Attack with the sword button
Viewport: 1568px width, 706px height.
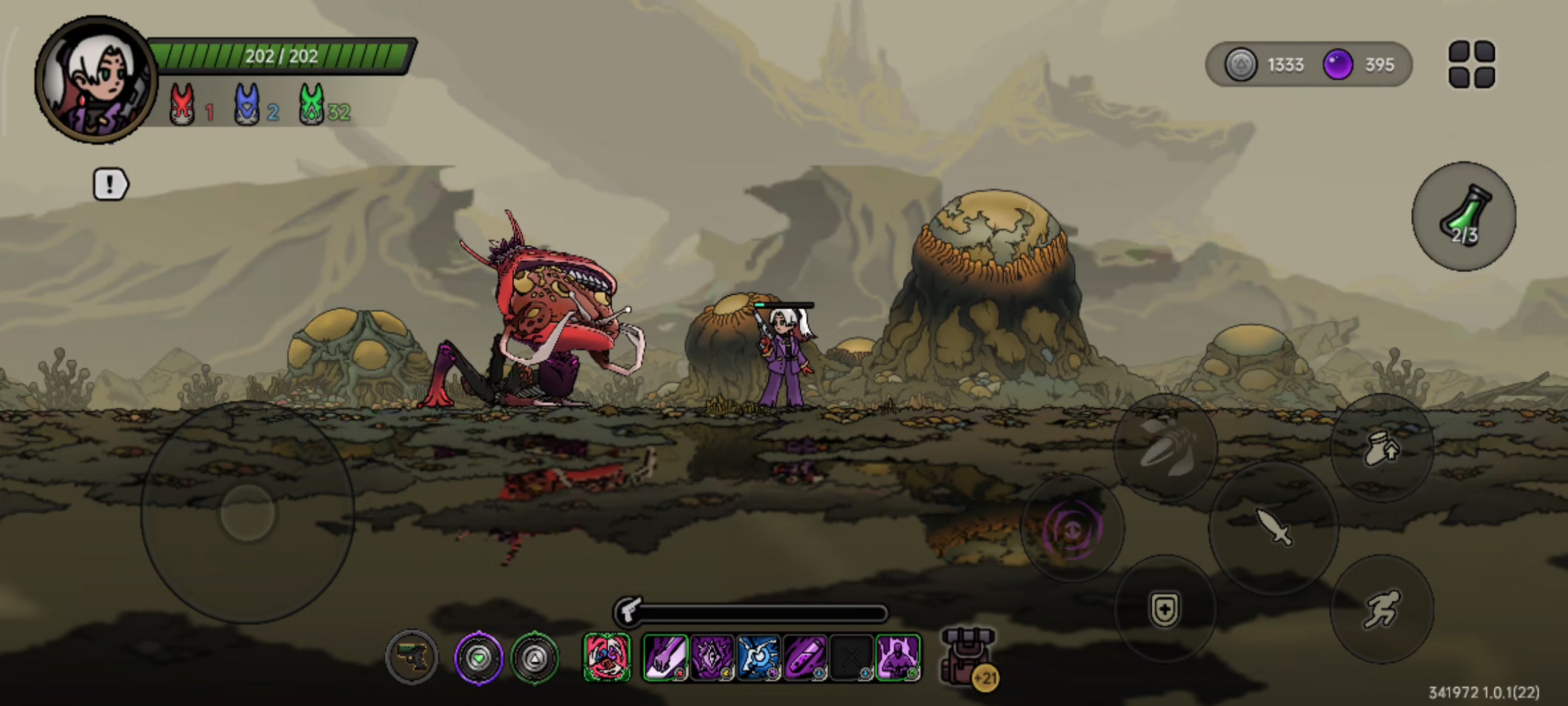[1274, 527]
